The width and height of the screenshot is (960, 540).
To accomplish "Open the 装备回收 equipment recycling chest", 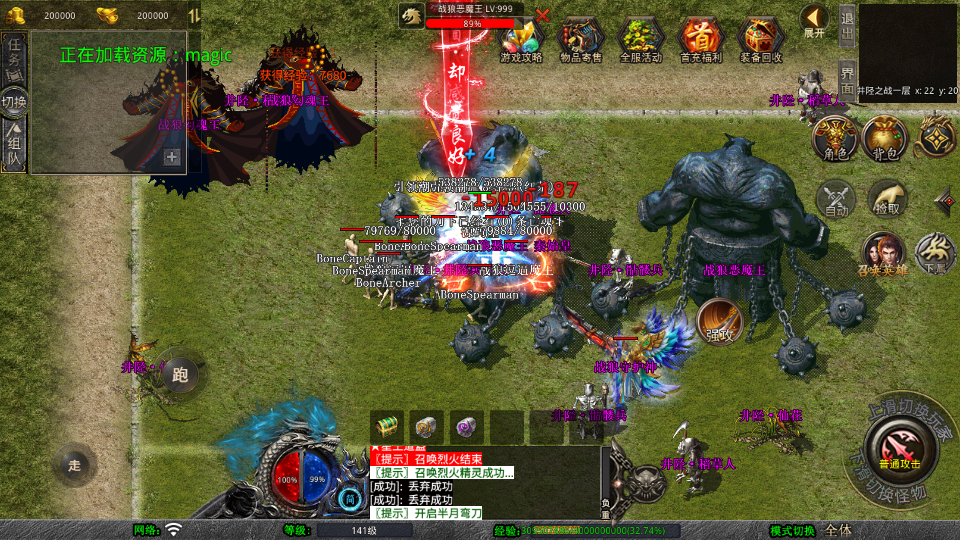I will pyautogui.click(x=761, y=40).
